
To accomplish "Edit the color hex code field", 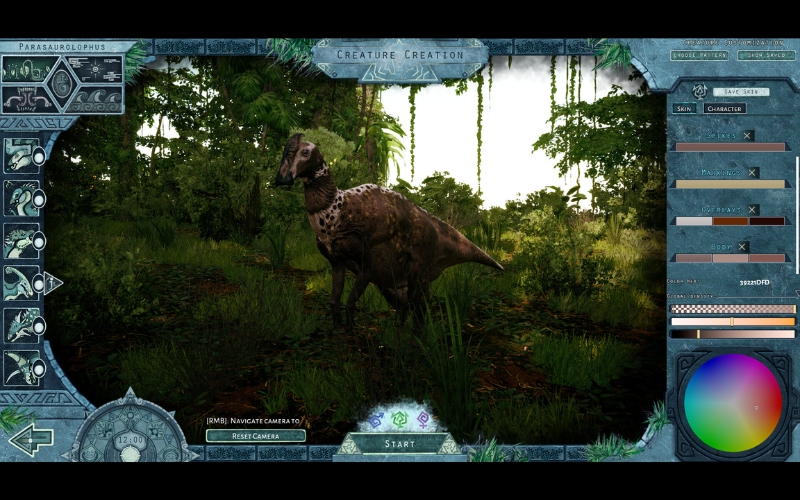I will pos(755,283).
